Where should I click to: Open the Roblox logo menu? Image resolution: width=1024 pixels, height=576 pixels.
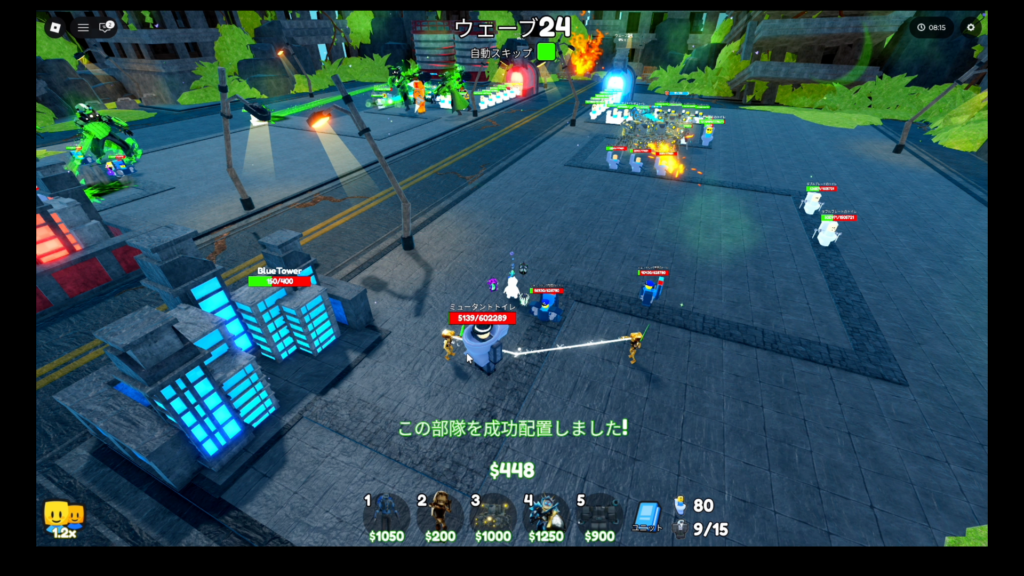pyautogui.click(x=55, y=27)
